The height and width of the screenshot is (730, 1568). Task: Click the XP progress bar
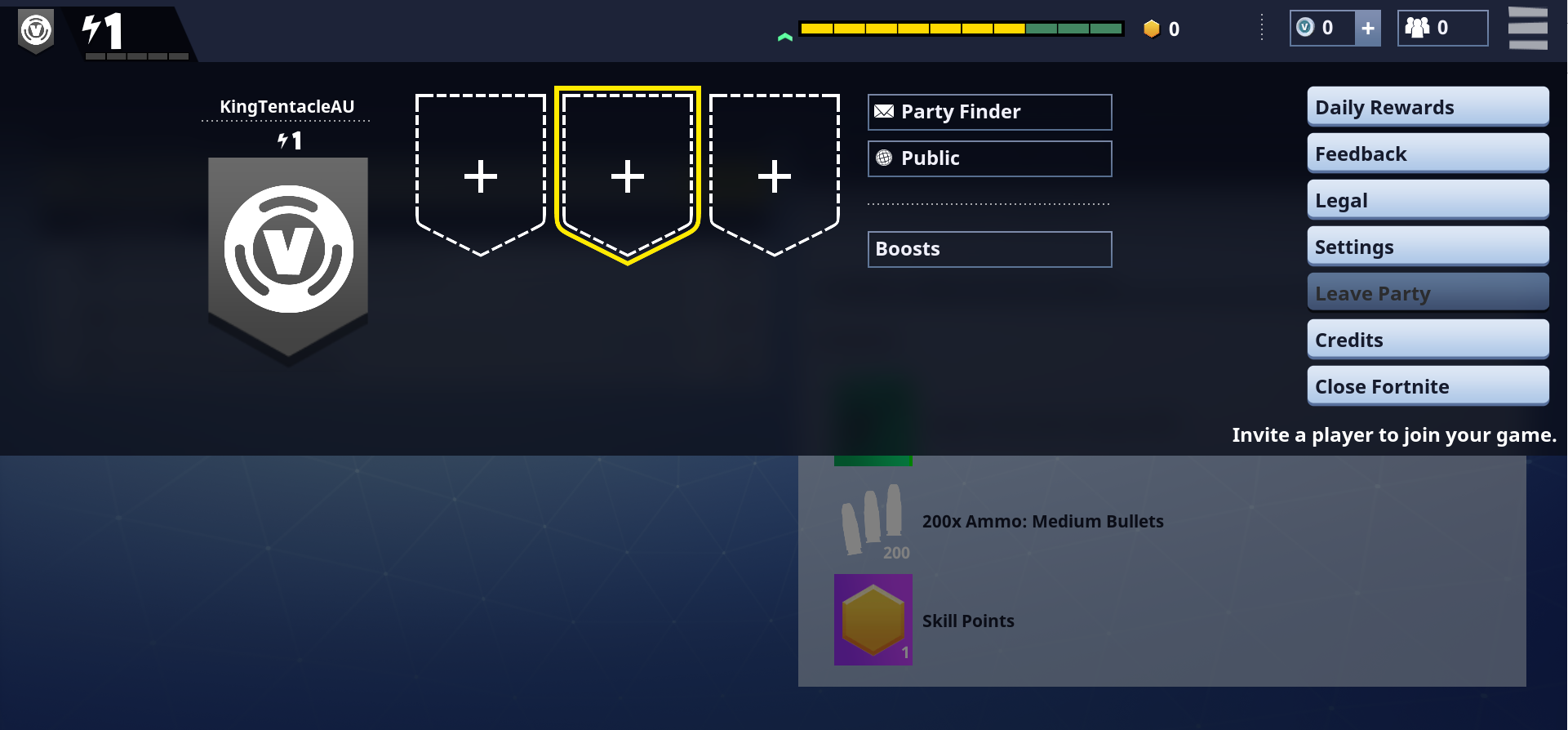click(961, 27)
